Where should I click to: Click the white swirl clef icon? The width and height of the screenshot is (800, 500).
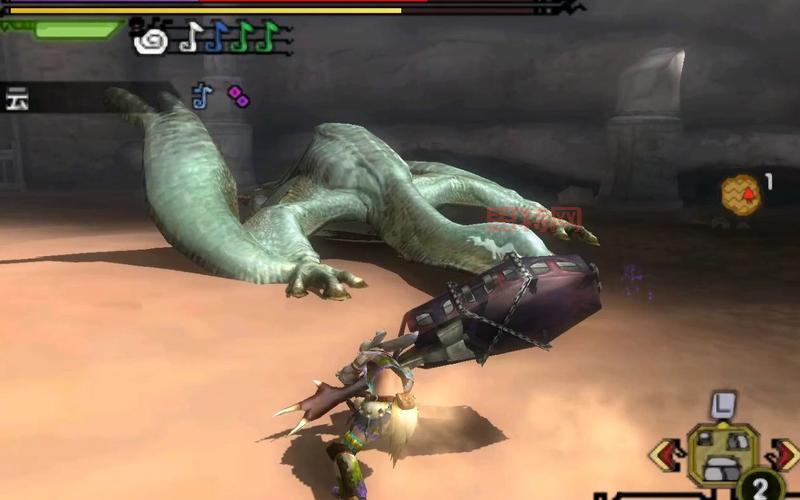coord(152,40)
